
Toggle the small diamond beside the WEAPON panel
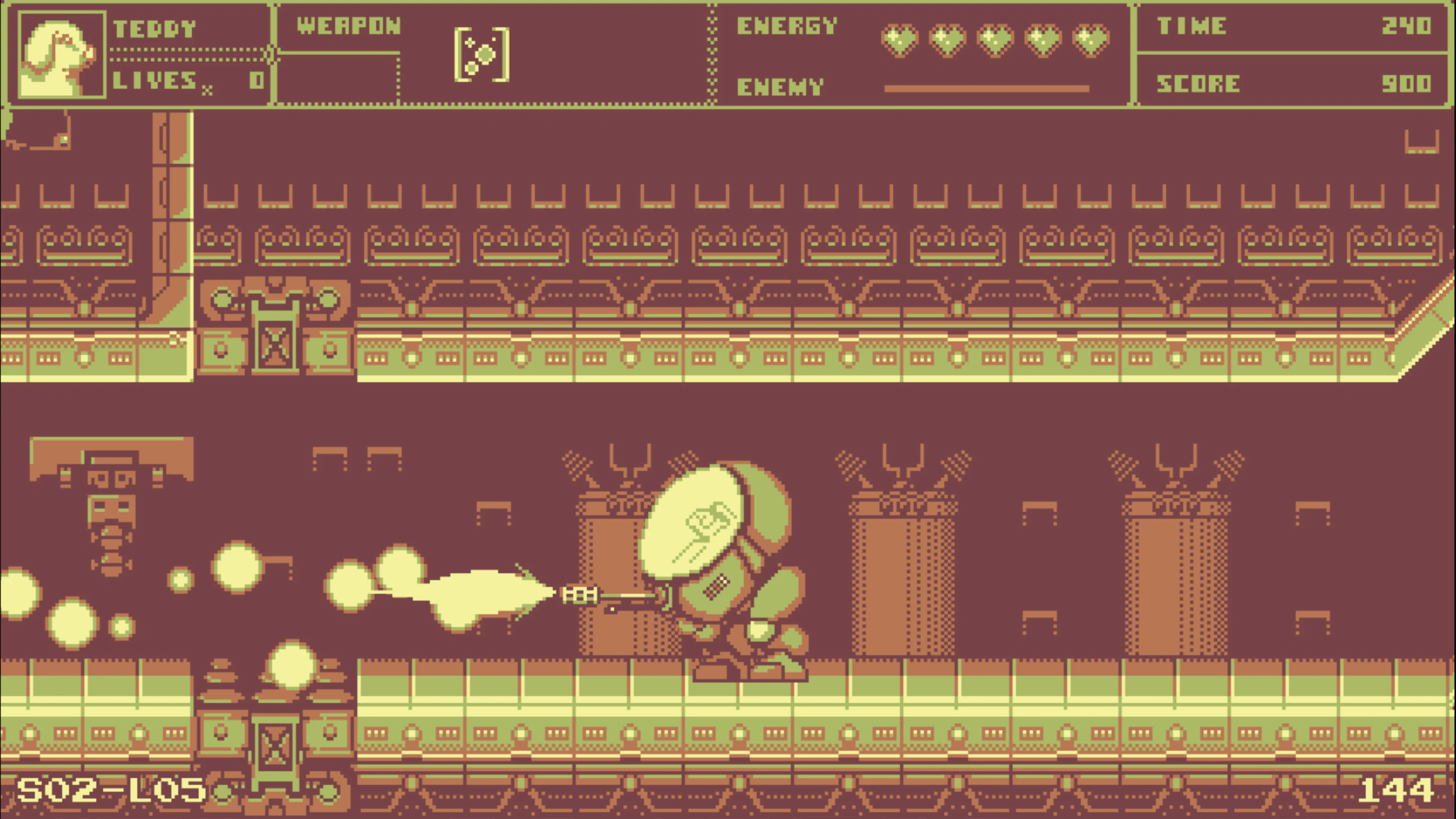click(x=272, y=54)
